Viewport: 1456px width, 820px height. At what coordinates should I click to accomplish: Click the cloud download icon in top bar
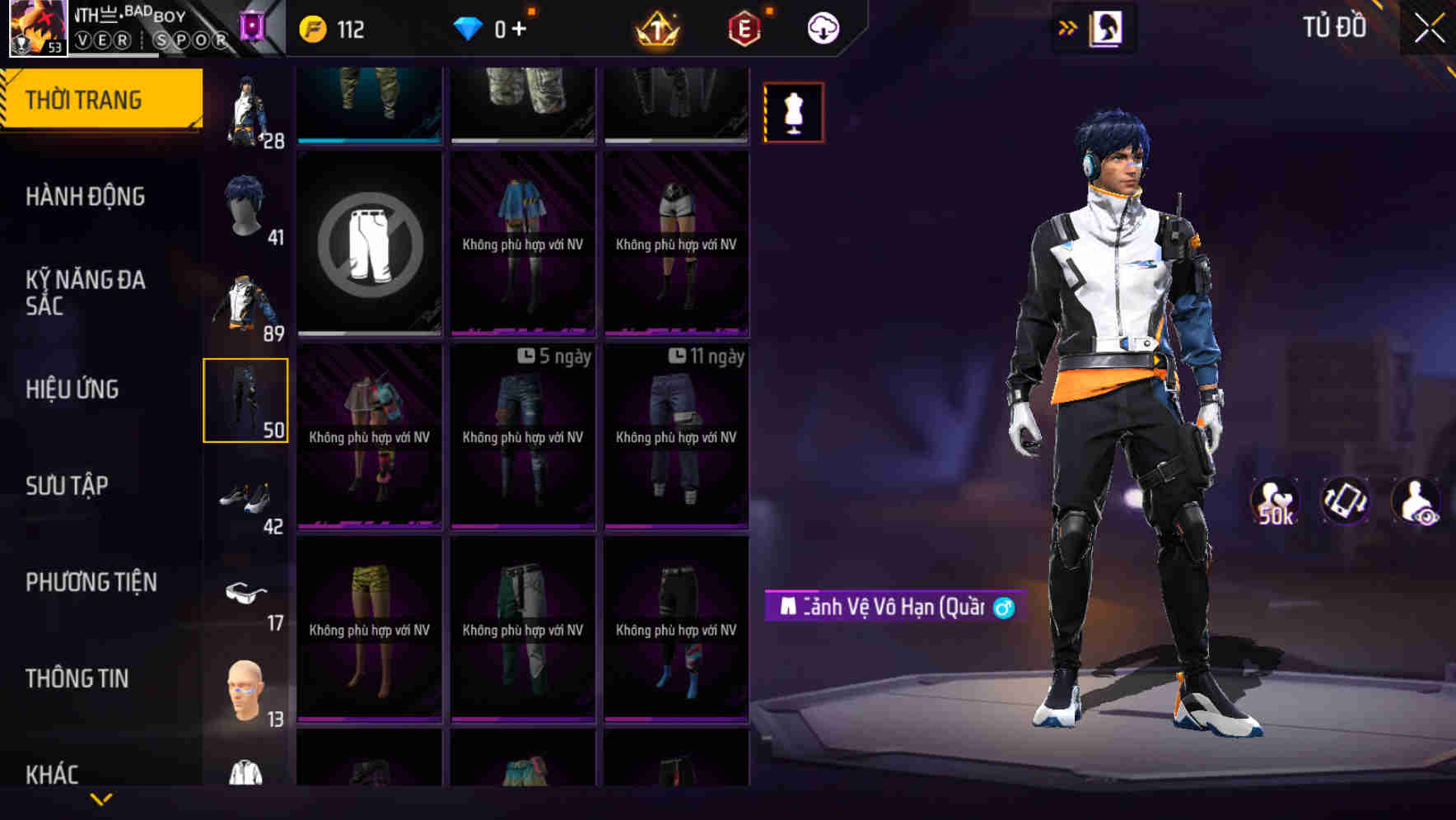822,28
